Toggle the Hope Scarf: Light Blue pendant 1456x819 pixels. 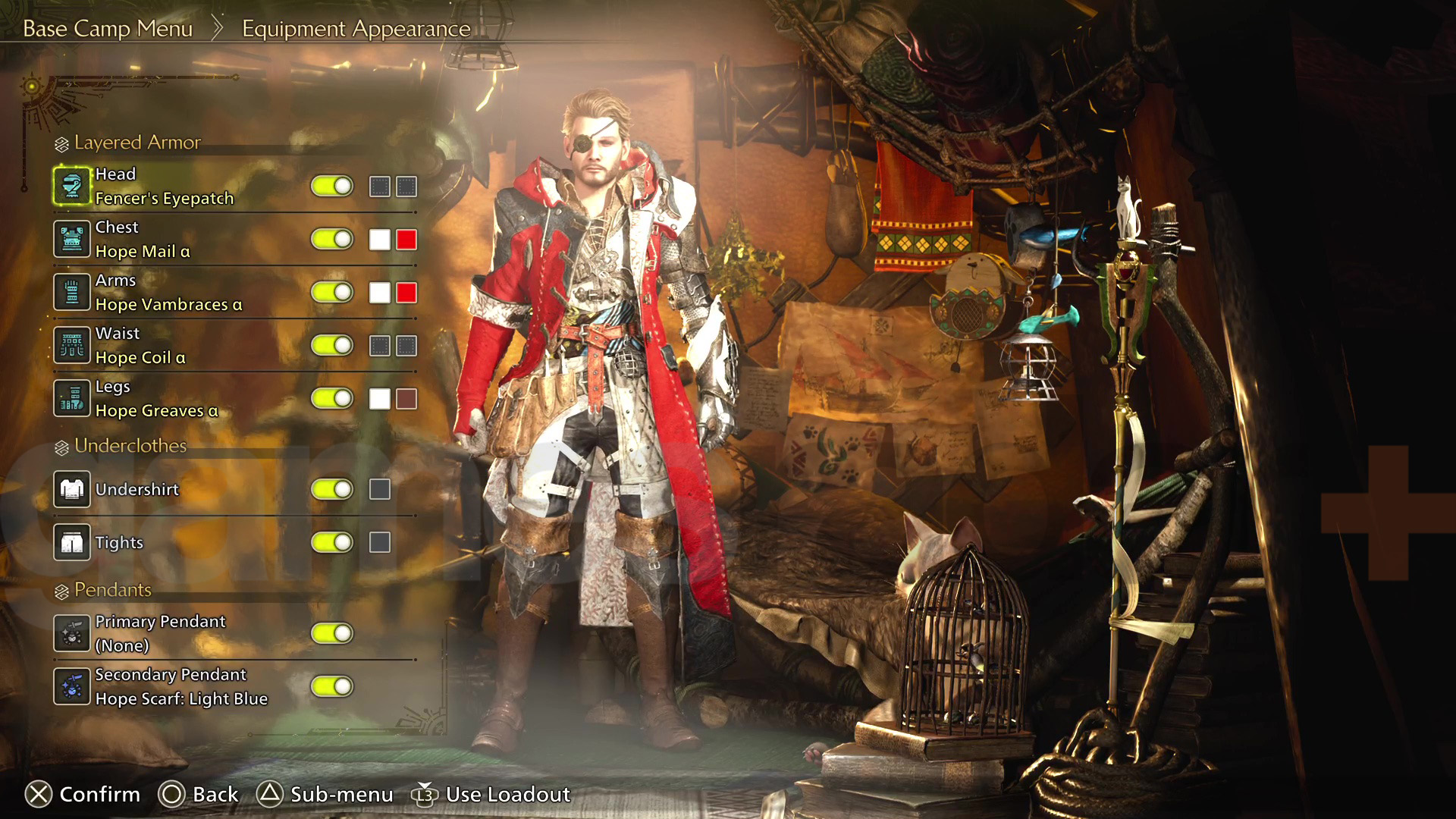pos(332,686)
